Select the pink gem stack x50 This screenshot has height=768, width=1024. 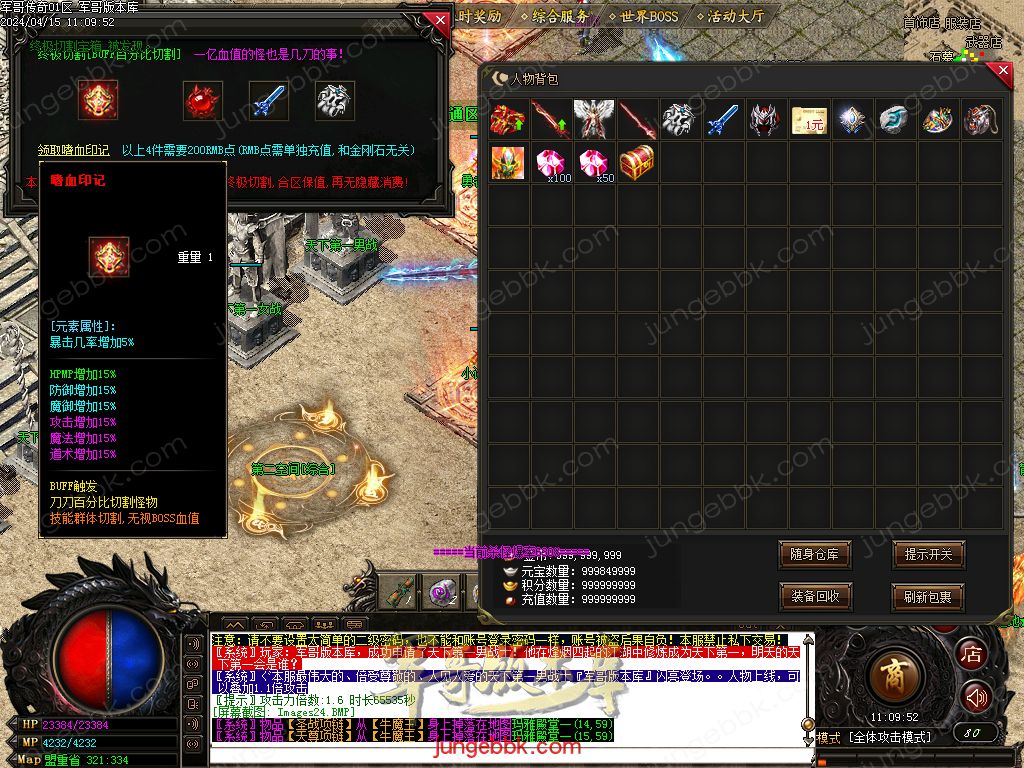point(594,162)
